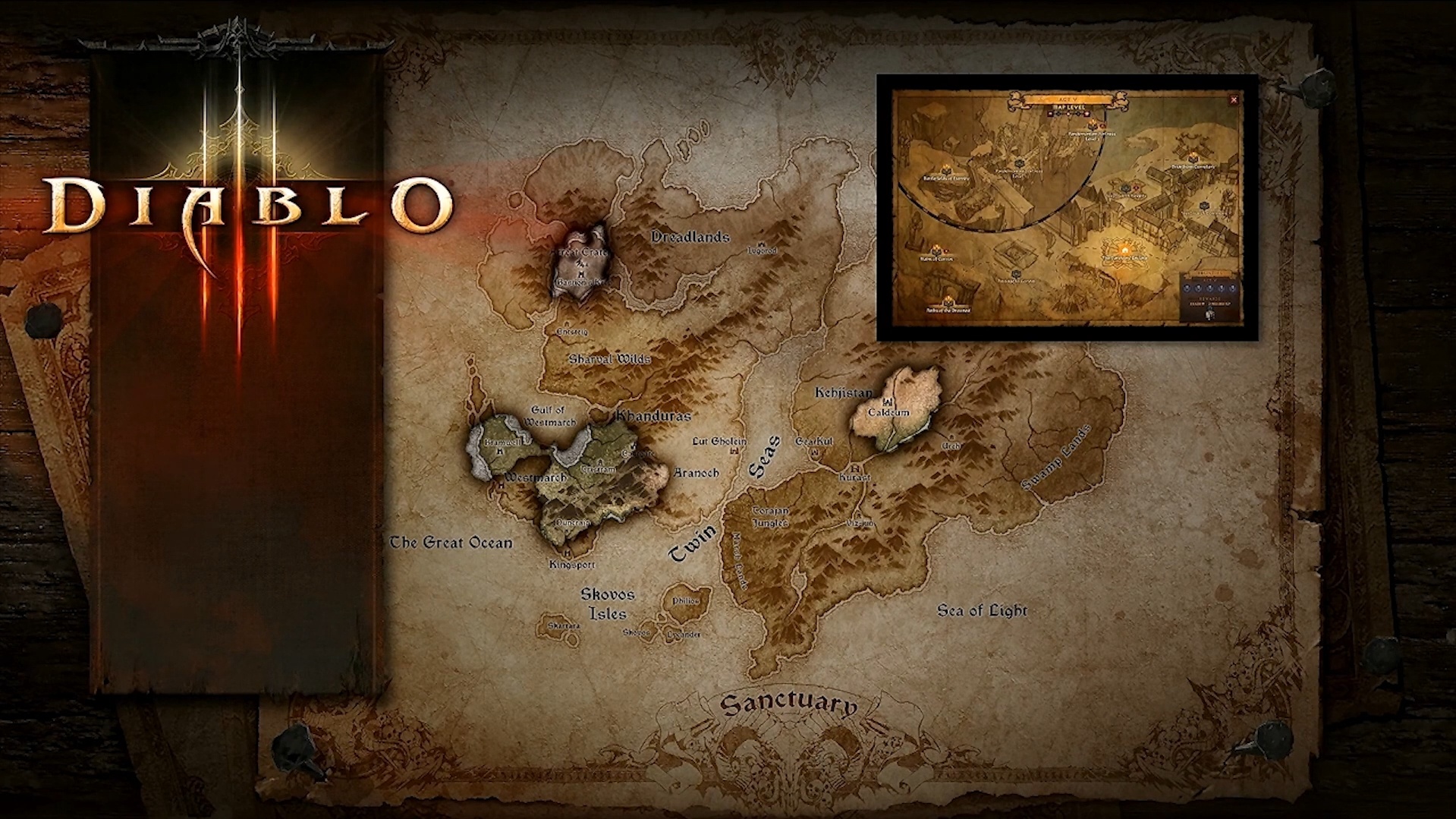Toggle the bounty marker beside Ruins of Corvus

click(945, 250)
